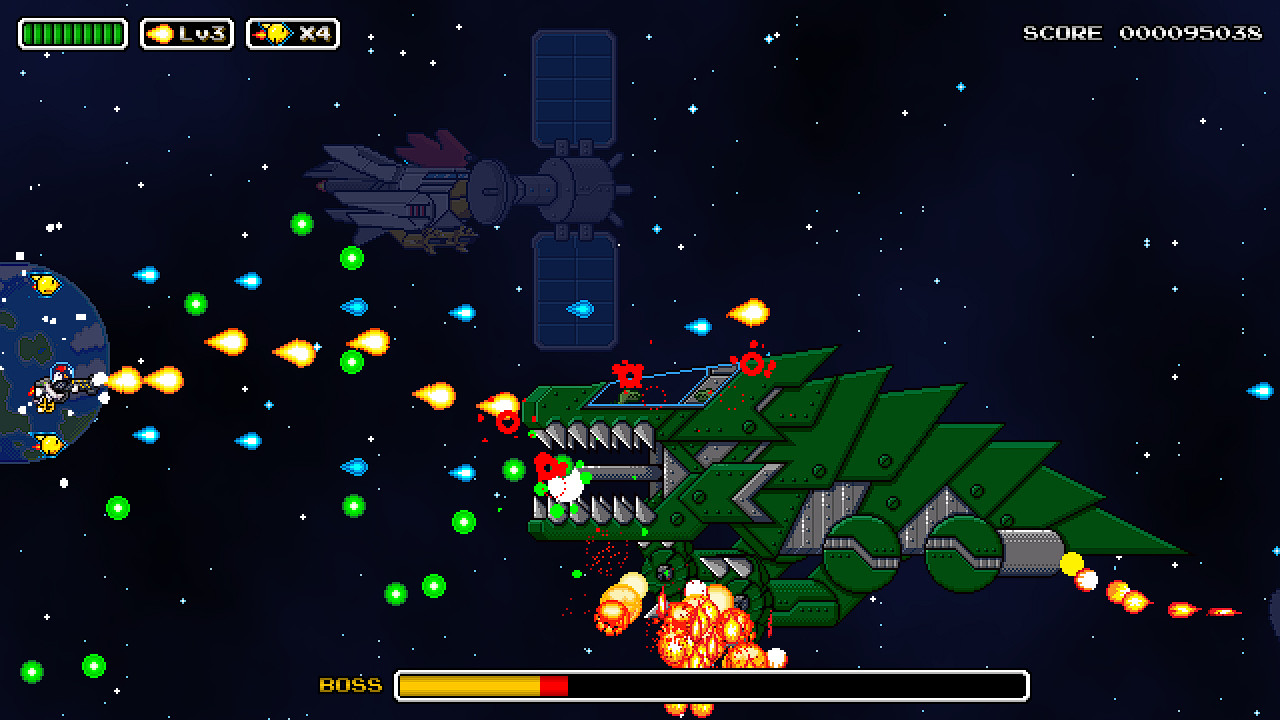Click the red hit marker on the boss's snout

(x=506, y=420)
